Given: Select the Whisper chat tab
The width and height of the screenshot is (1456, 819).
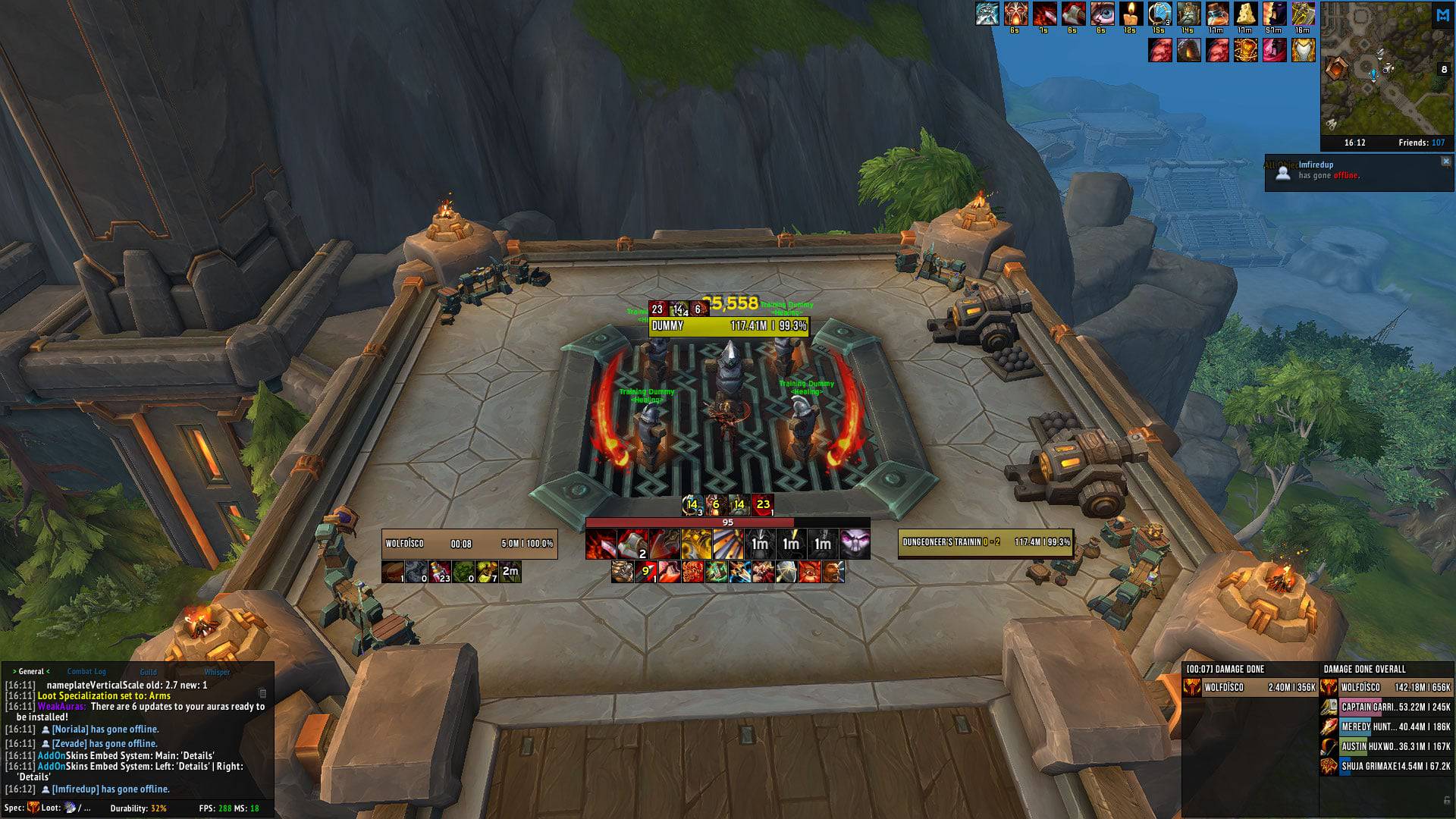Looking at the screenshot, I should tap(217, 671).
